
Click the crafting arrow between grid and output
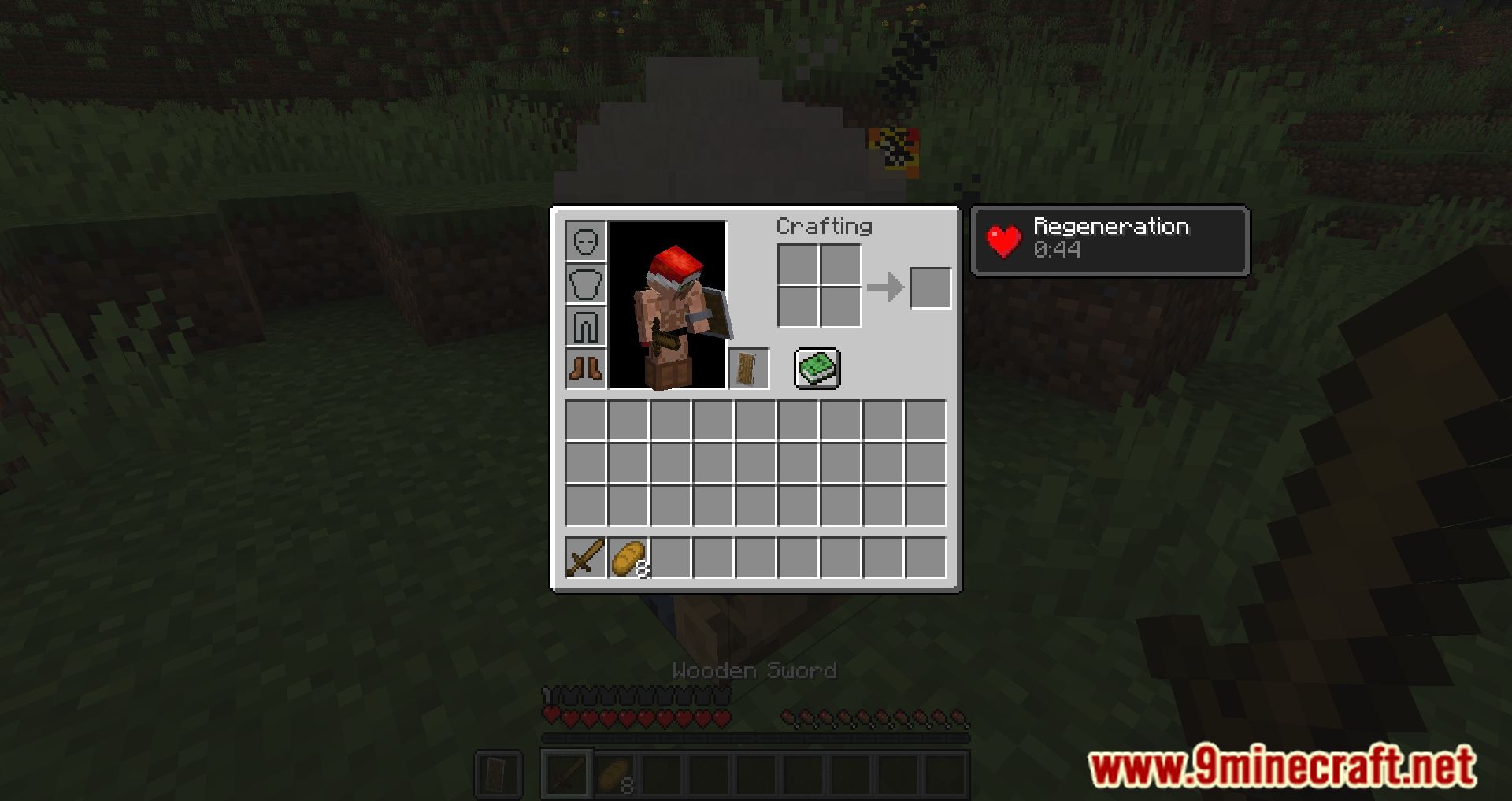pos(887,287)
